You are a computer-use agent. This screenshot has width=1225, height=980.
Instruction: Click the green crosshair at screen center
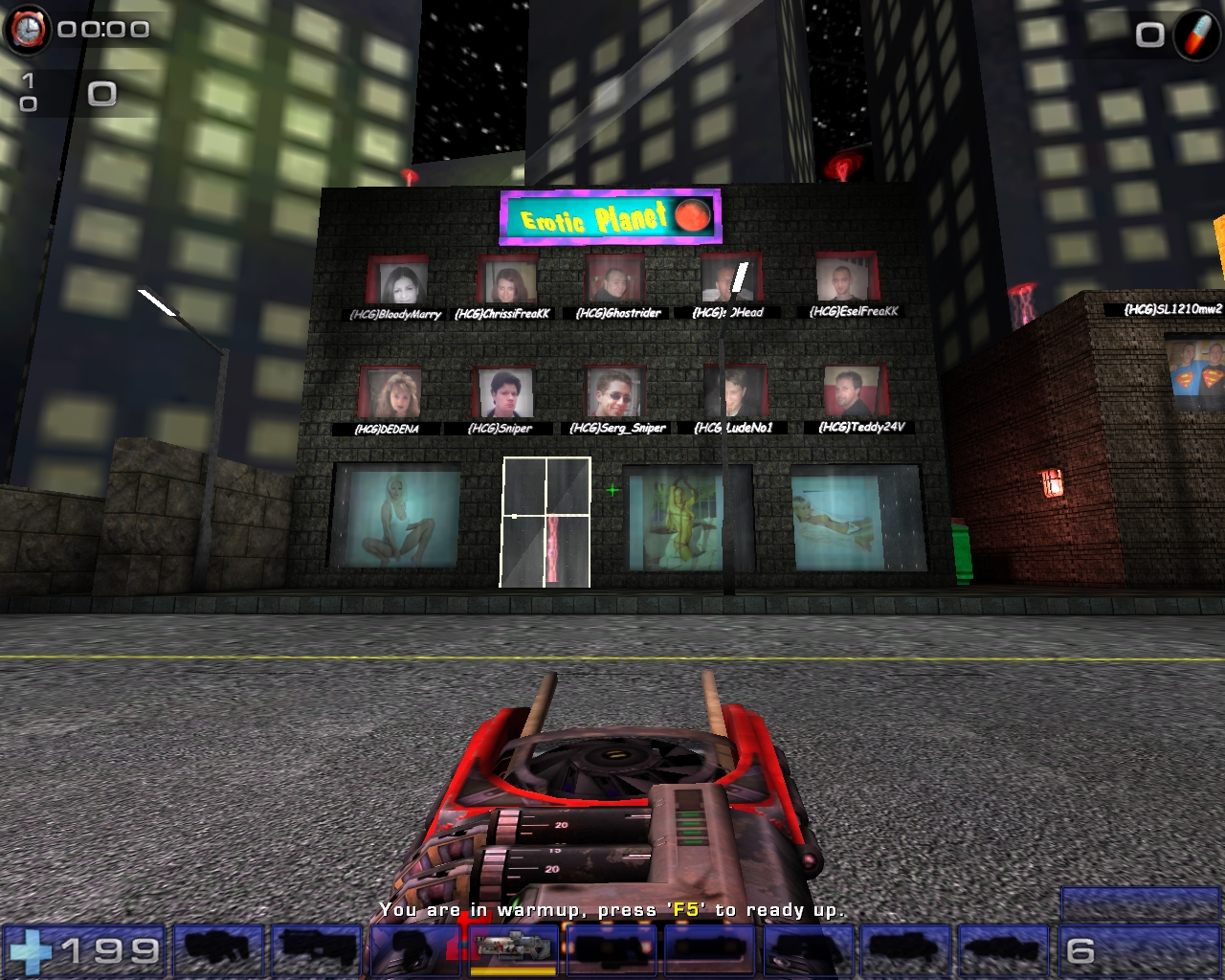point(612,490)
